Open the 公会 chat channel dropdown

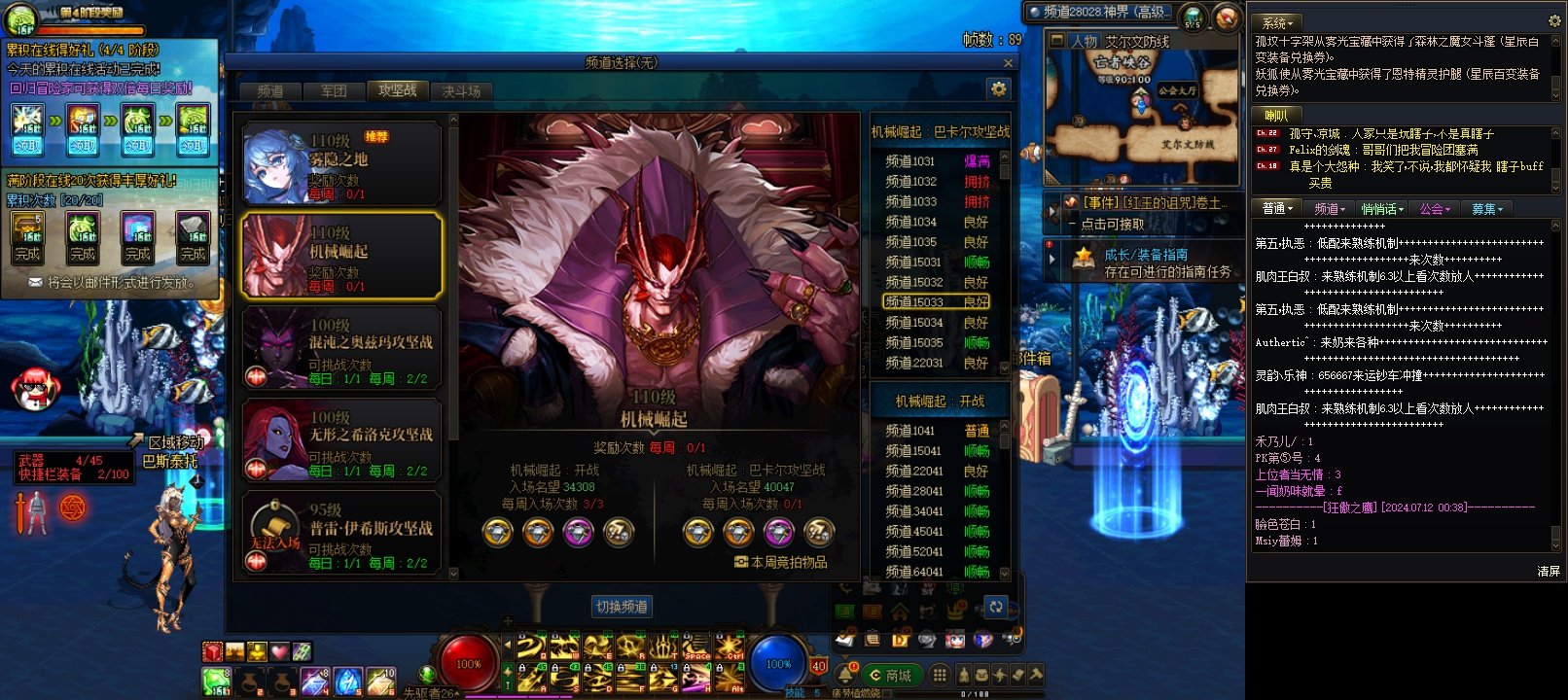1435,209
